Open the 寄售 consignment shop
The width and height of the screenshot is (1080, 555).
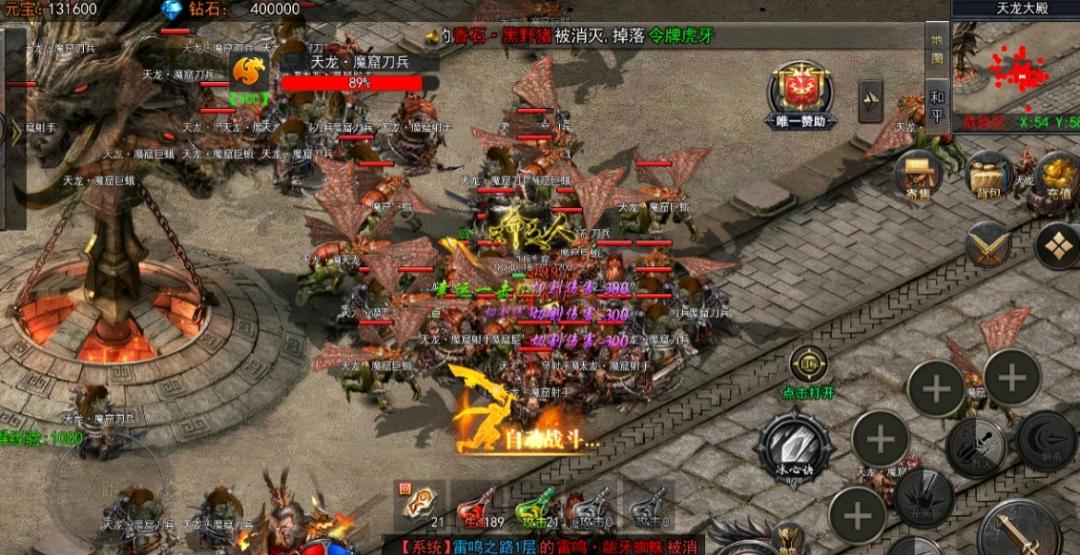918,178
